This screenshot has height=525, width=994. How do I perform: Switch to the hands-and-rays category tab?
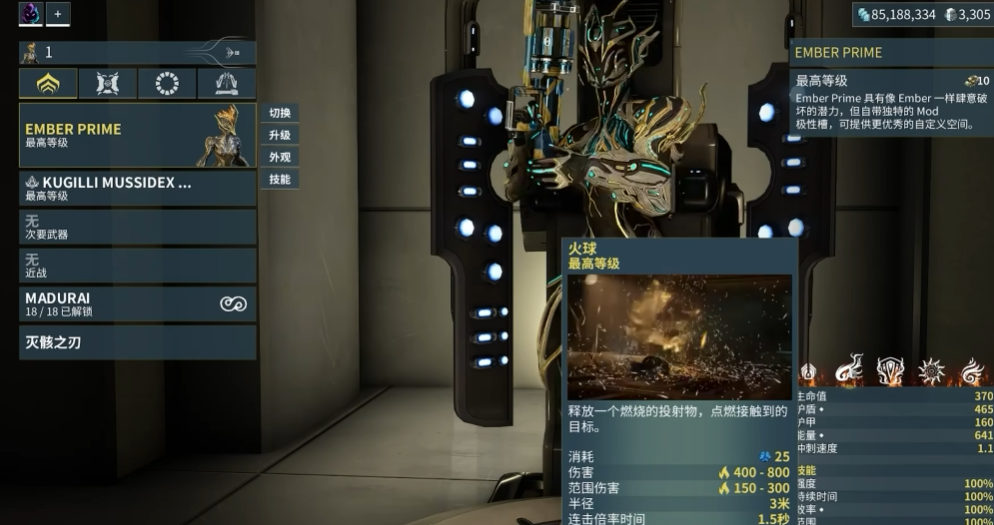226,84
